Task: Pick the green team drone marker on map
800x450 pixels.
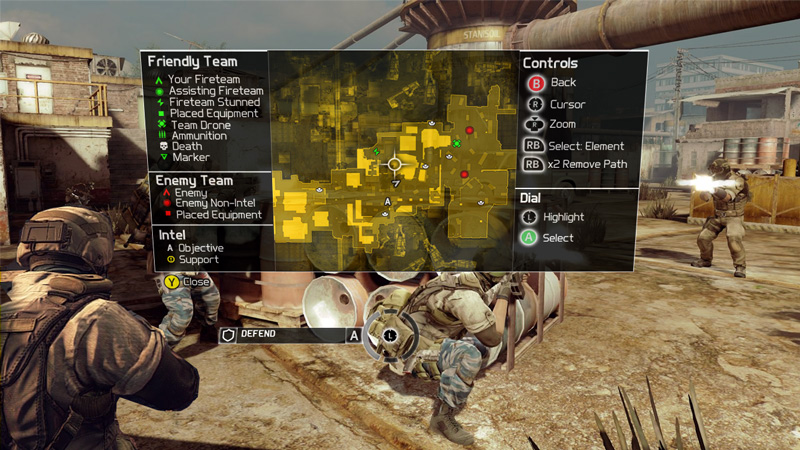Action: pyautogui.click(x=456, y=144)
